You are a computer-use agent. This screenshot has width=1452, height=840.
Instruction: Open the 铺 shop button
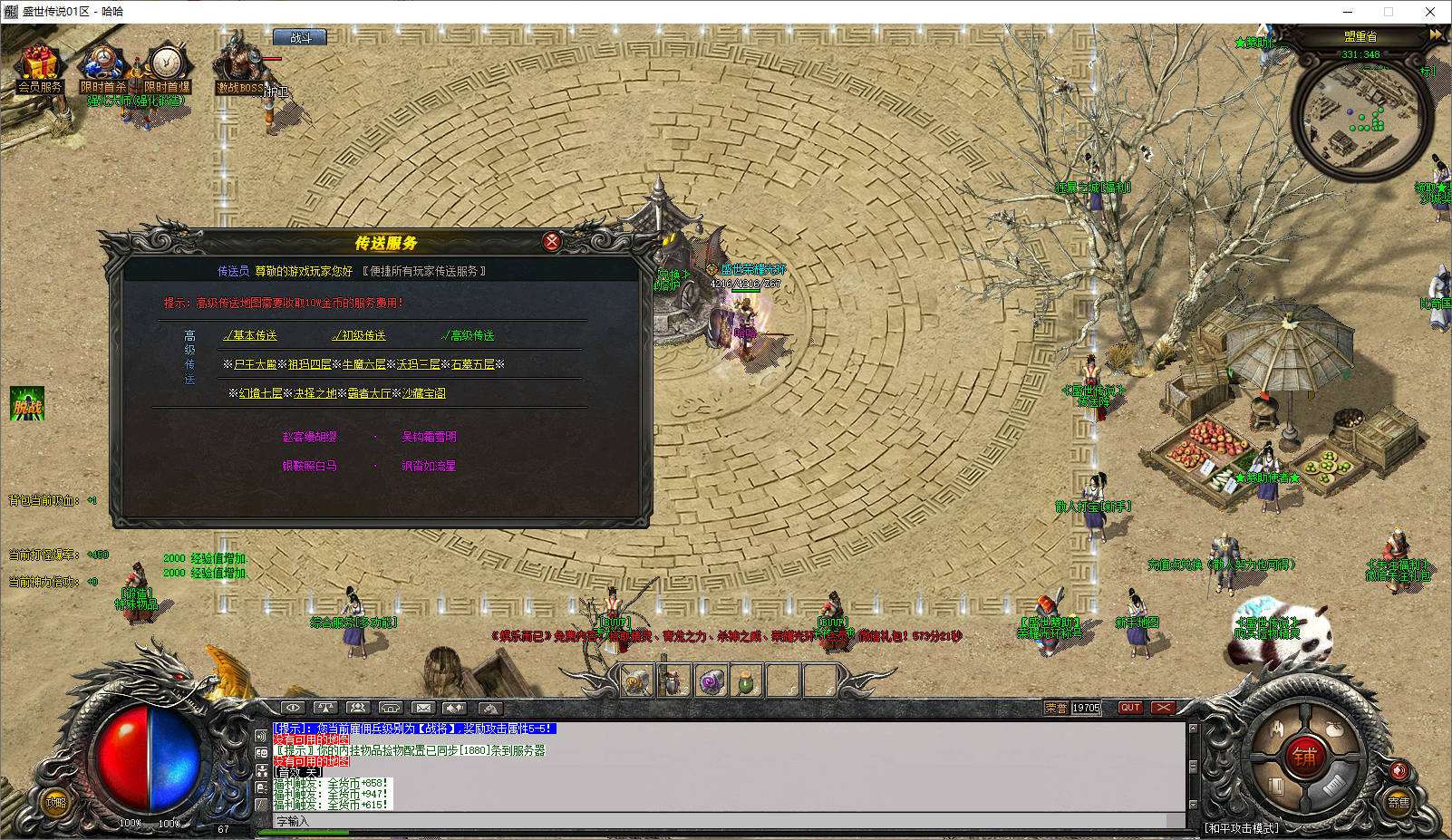click(x=1305, y=756)
